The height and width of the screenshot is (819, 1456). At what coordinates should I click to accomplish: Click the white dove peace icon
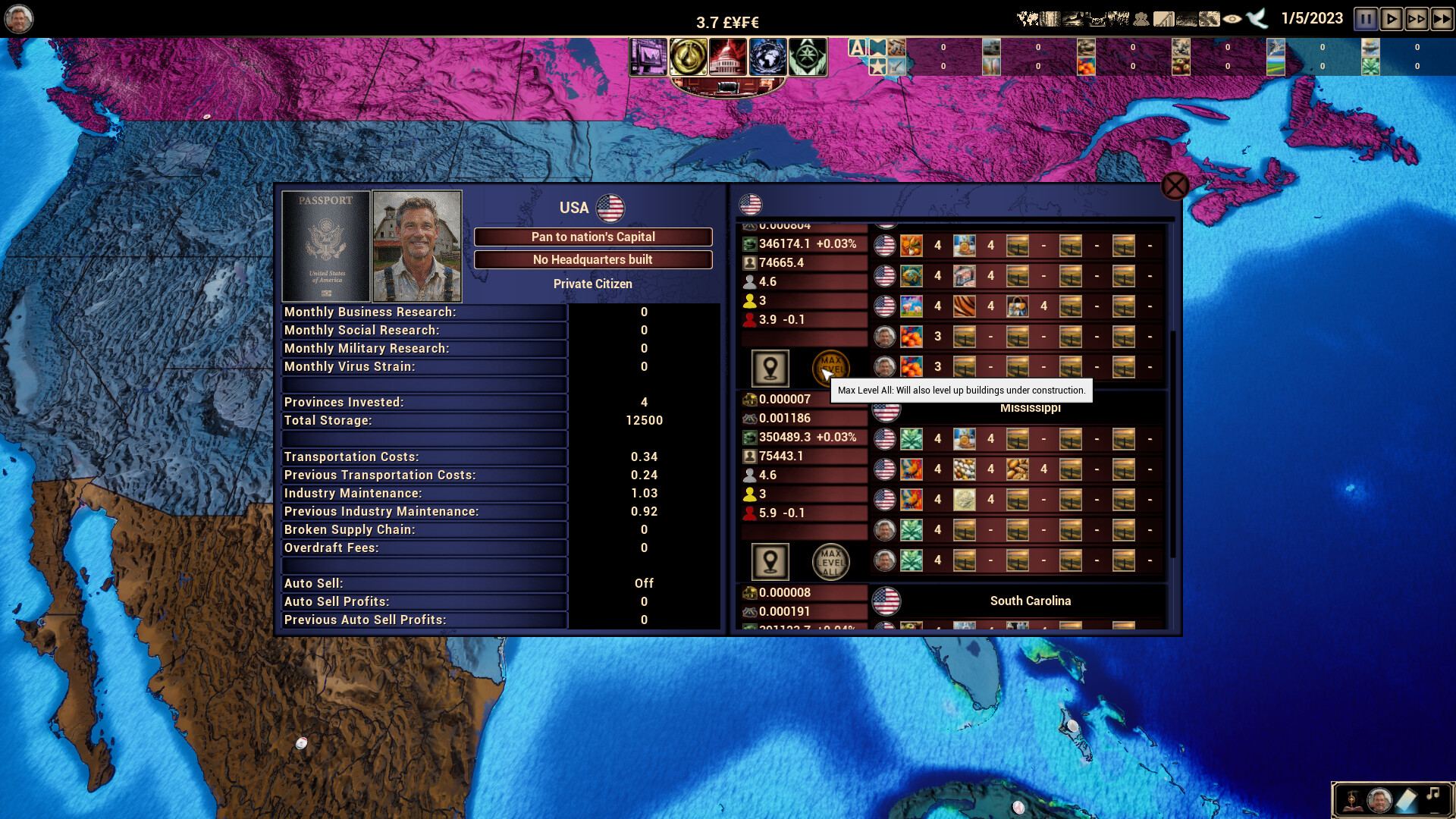[1256, 18]
